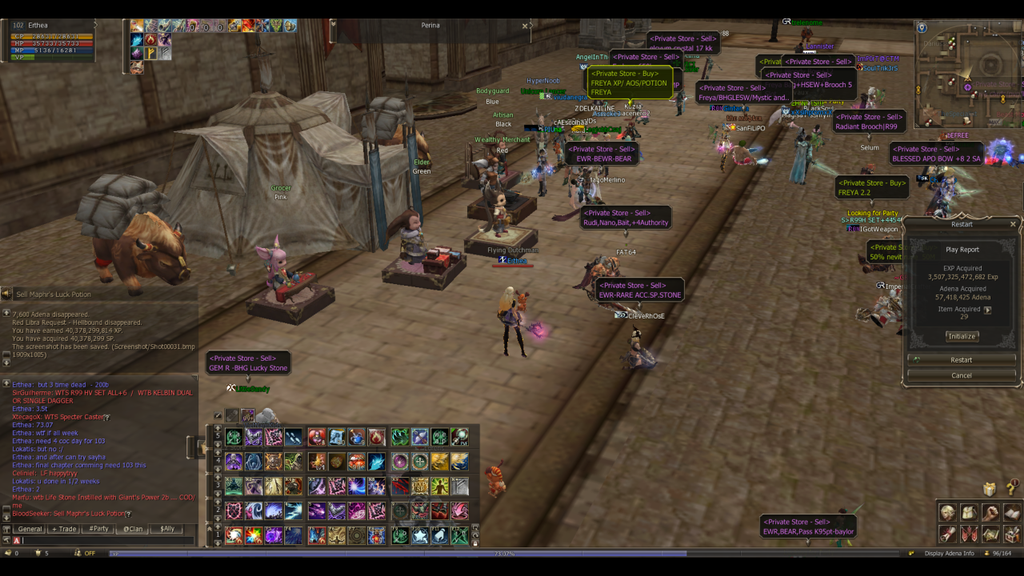The height and width of the screenshot is (576, 1024).
Task: Open the minimap in the corner
Action: [966, 73]
